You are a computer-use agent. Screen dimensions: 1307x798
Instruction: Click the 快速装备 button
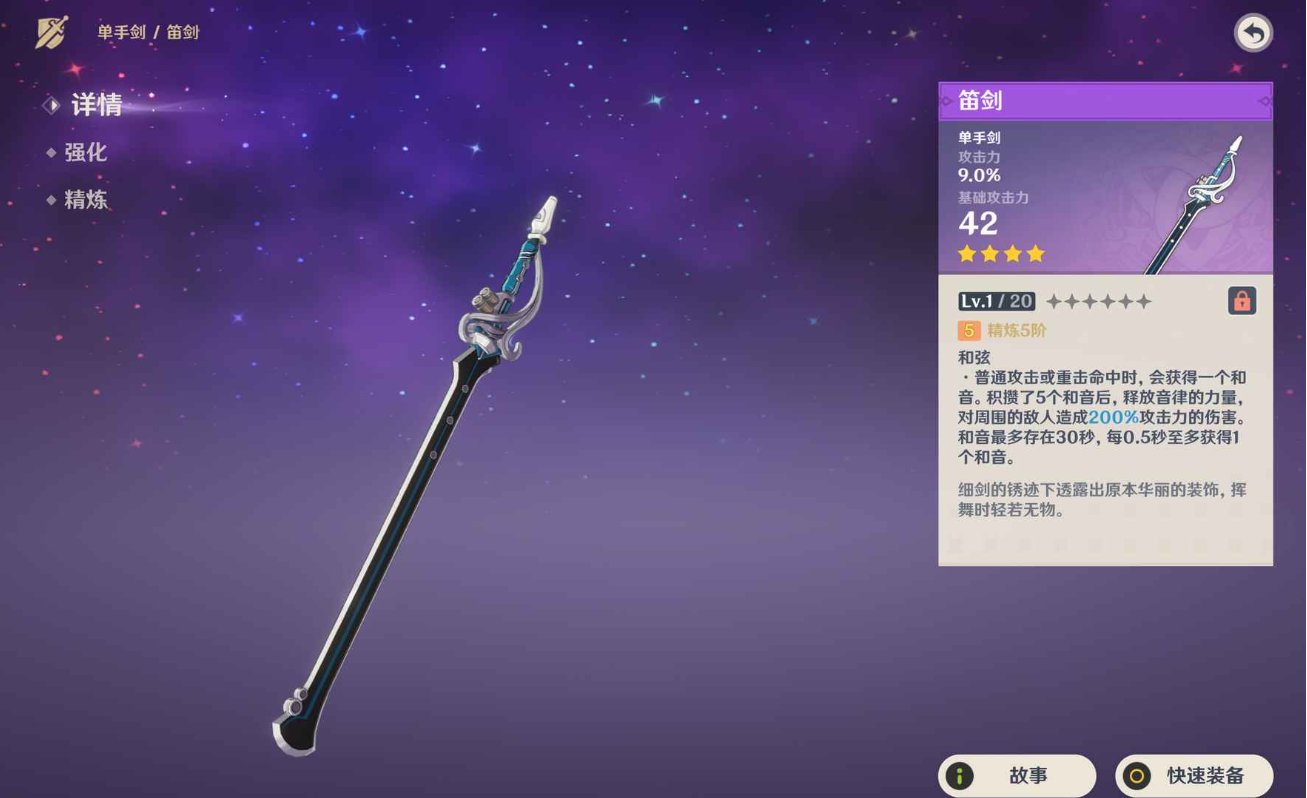coord(1194,775)
